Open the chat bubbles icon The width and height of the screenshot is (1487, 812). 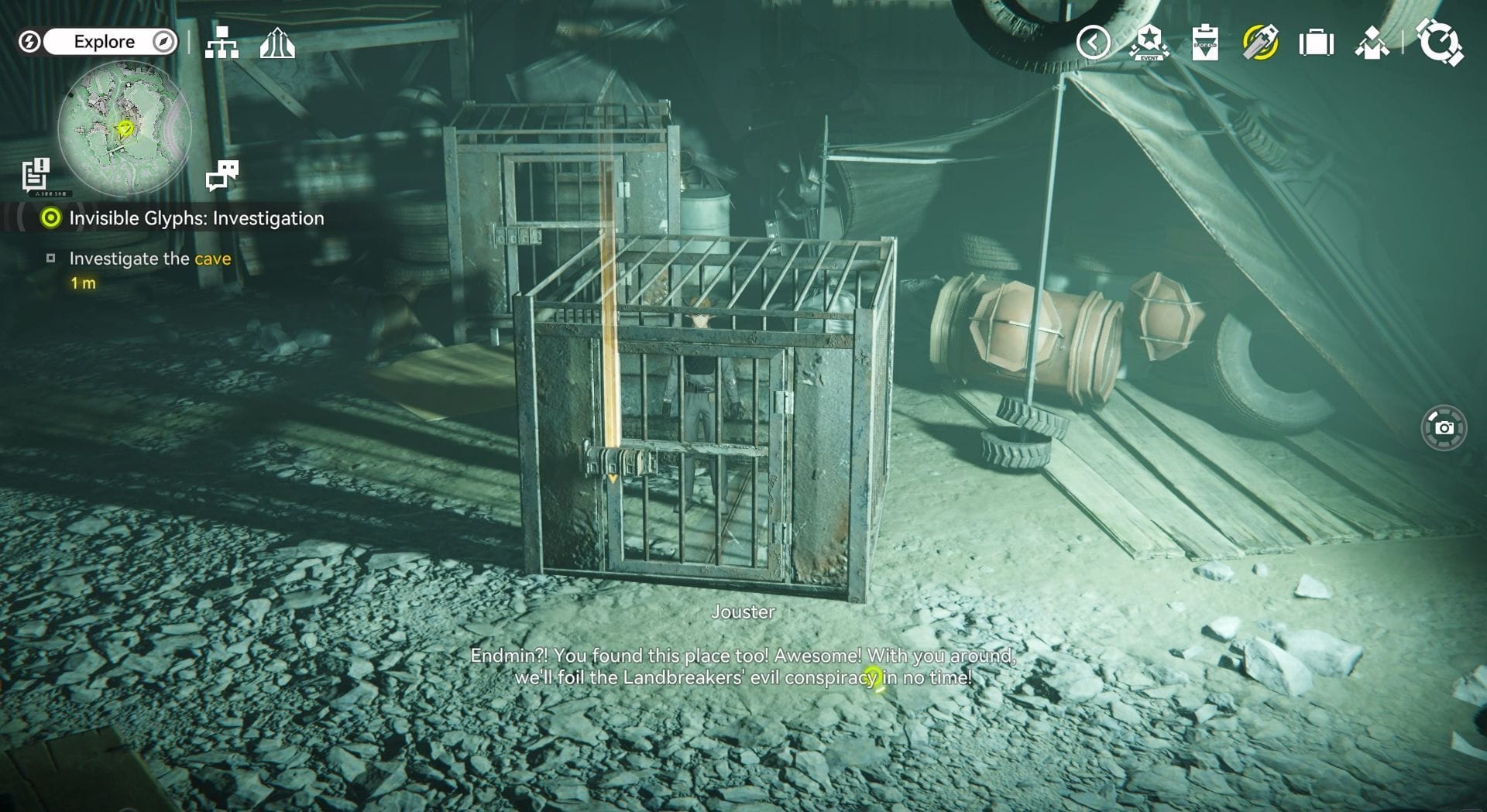tap(222, 176)
